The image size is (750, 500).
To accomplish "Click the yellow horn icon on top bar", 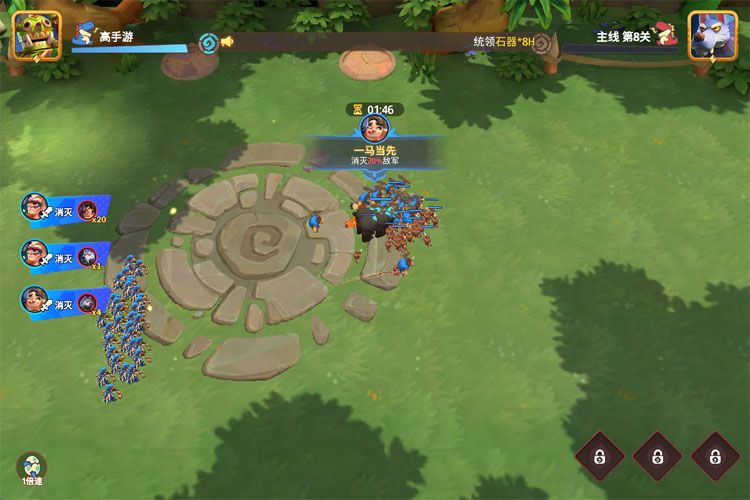I will point(228,42).
